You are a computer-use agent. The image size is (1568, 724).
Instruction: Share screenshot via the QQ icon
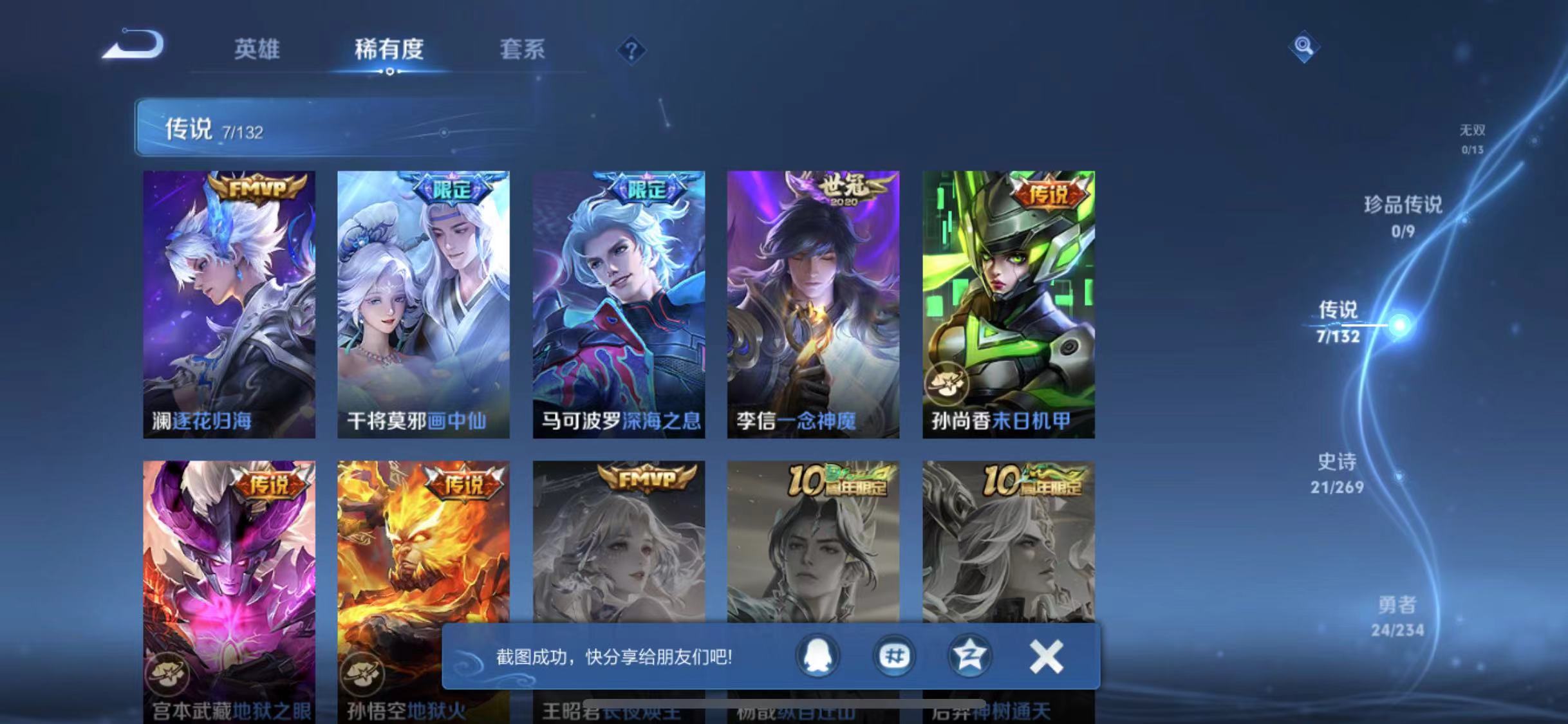819,657
